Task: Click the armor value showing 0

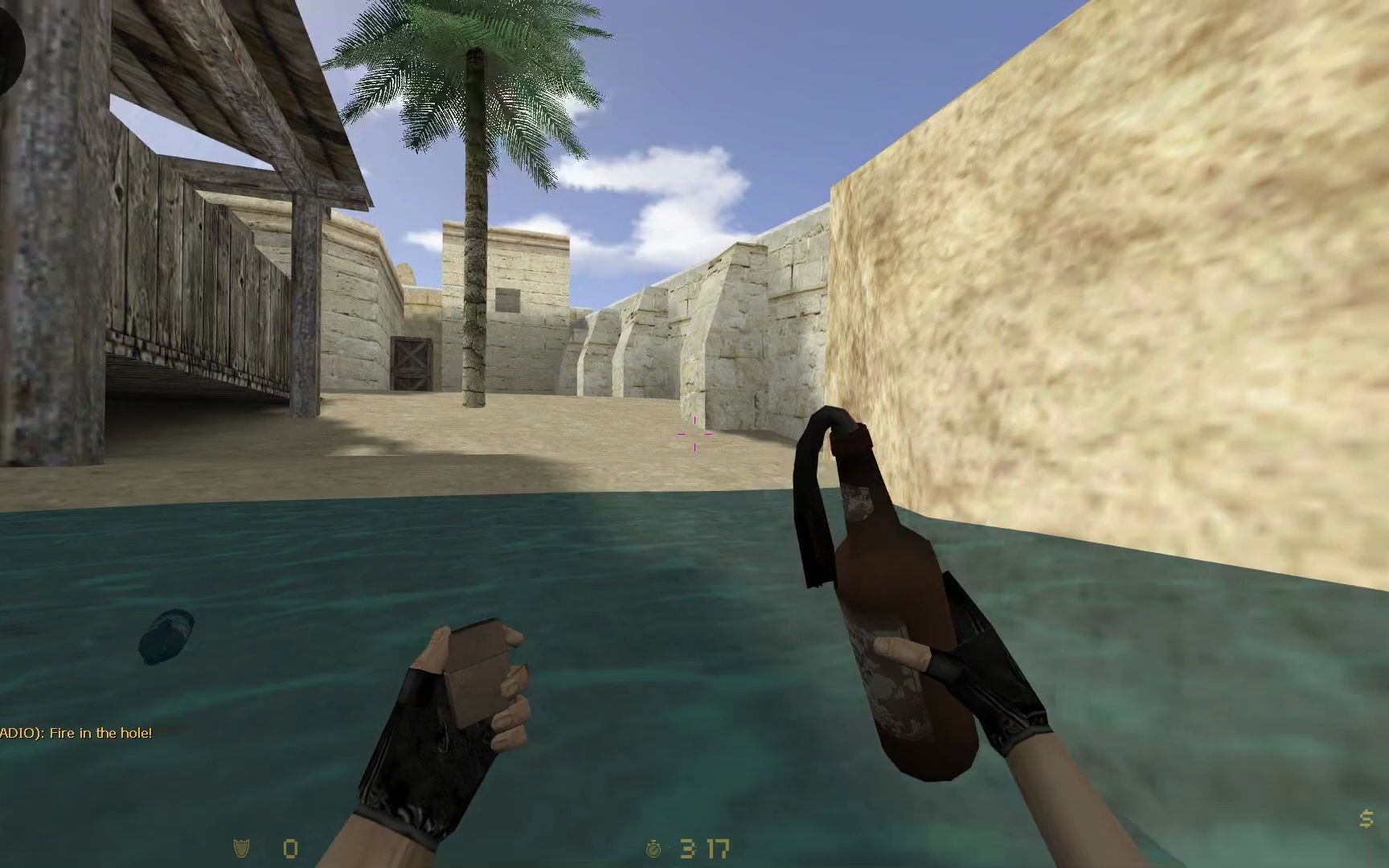Action: 289,846
